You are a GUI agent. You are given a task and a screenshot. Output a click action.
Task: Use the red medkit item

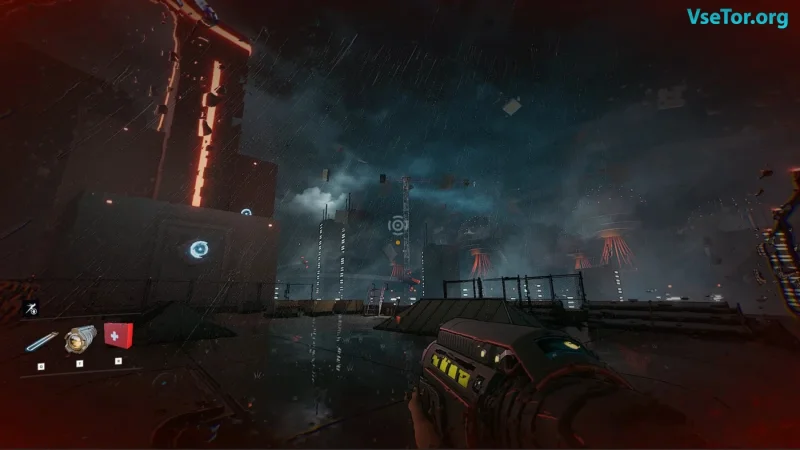tap(118, 336)
